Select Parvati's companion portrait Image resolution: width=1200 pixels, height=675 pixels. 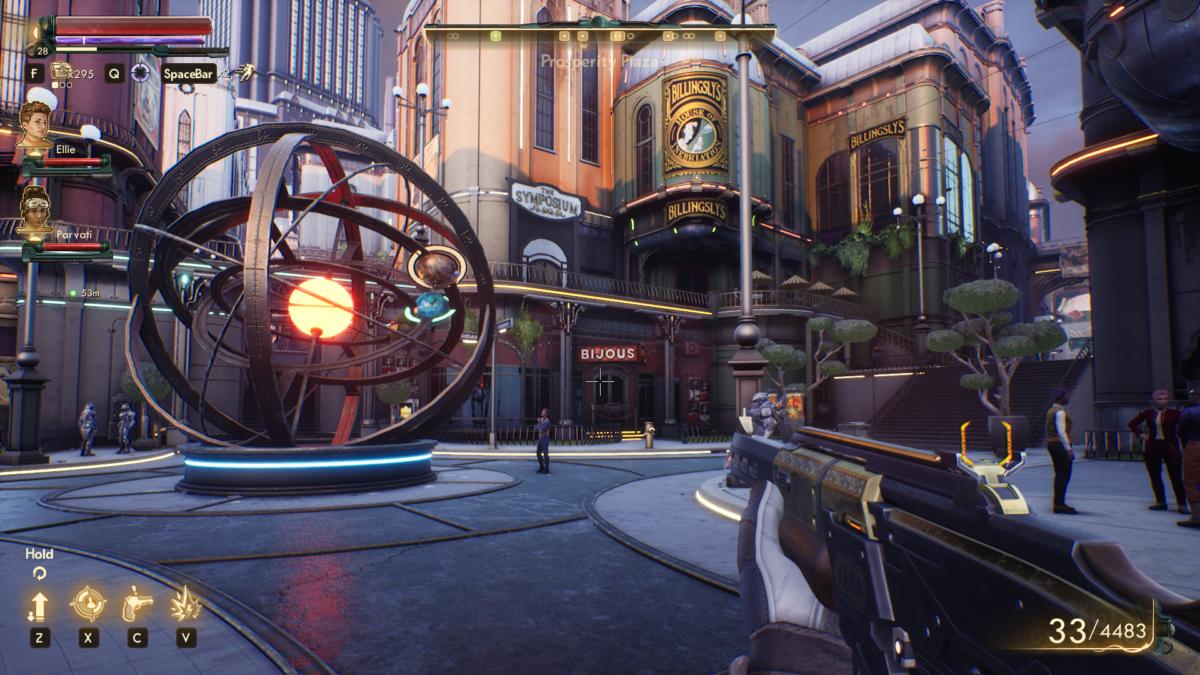click(x=35, y=210)
